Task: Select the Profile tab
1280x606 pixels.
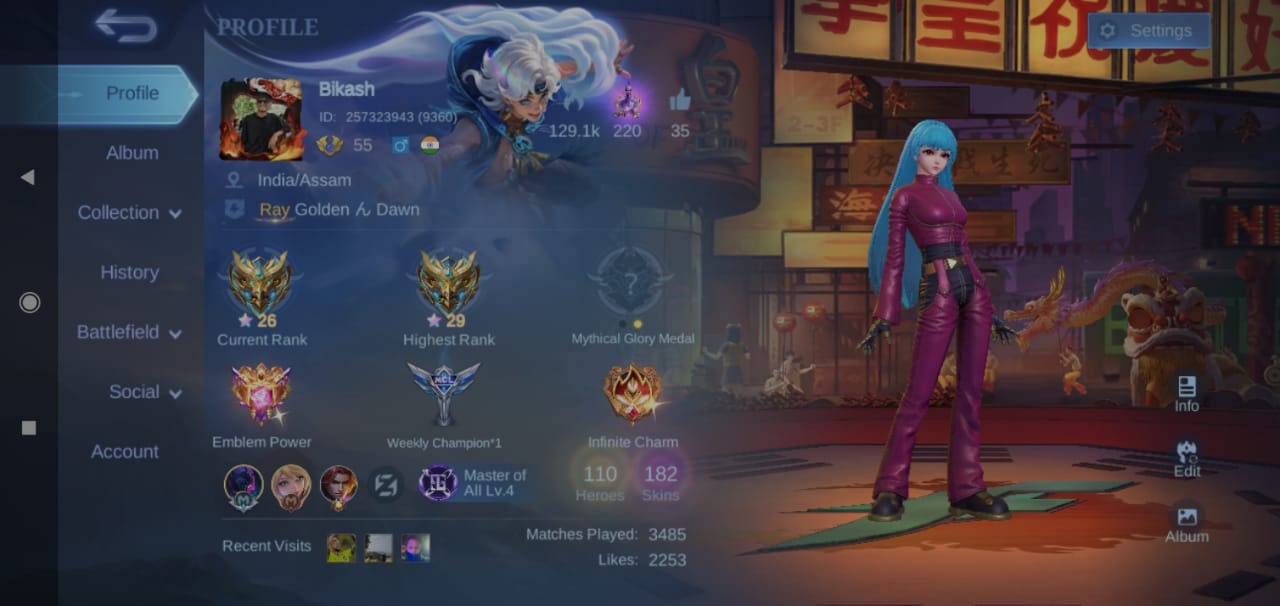Action: click(132, 93)
